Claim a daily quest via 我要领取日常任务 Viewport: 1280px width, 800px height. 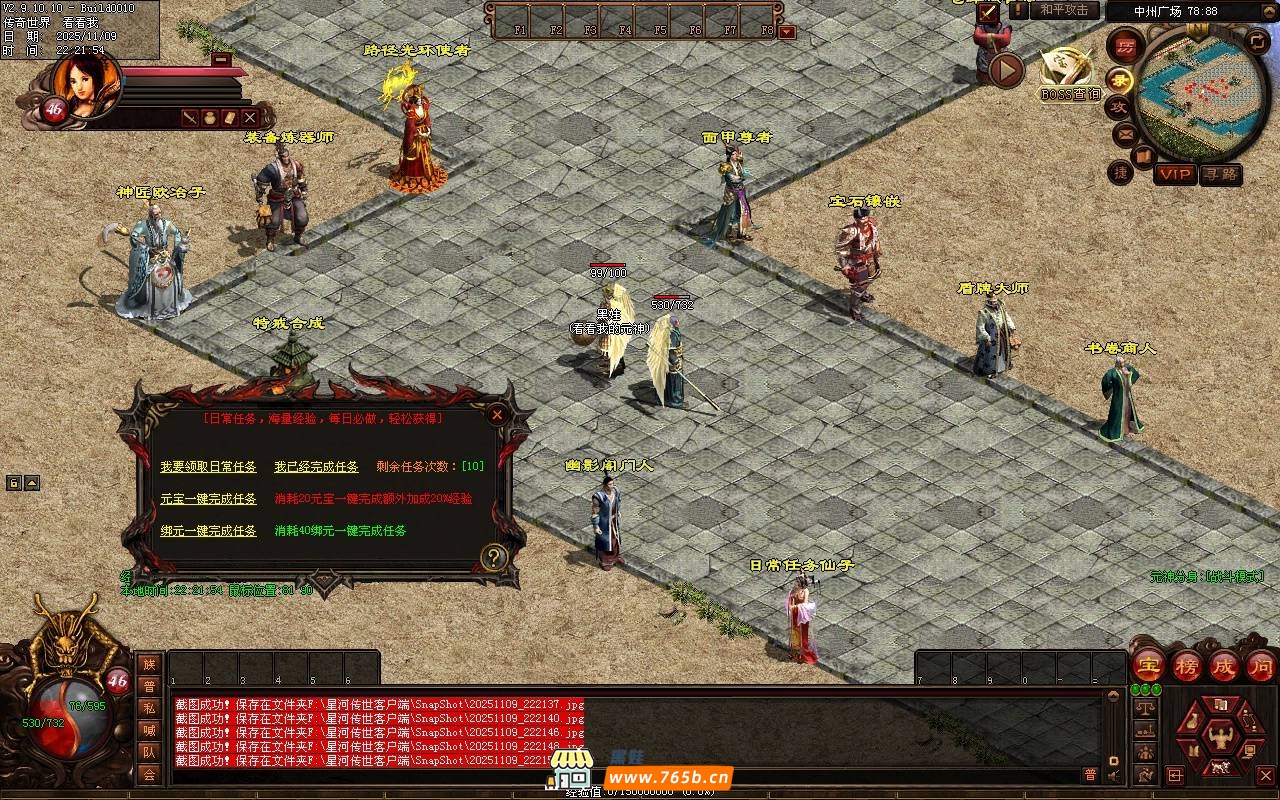pyautogui.click(x=208, y=467)
